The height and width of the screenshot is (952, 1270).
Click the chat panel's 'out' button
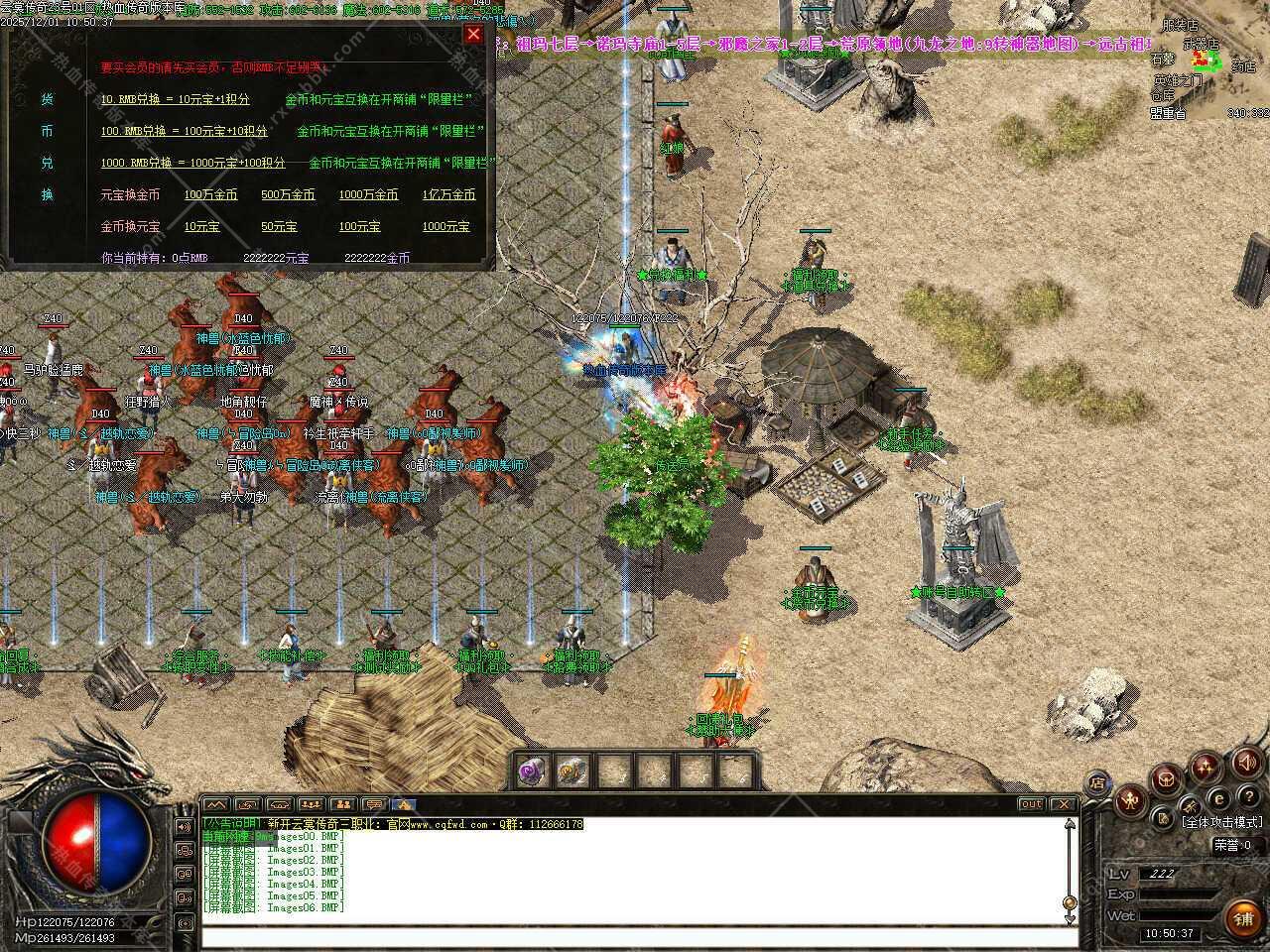point(1032,804)
